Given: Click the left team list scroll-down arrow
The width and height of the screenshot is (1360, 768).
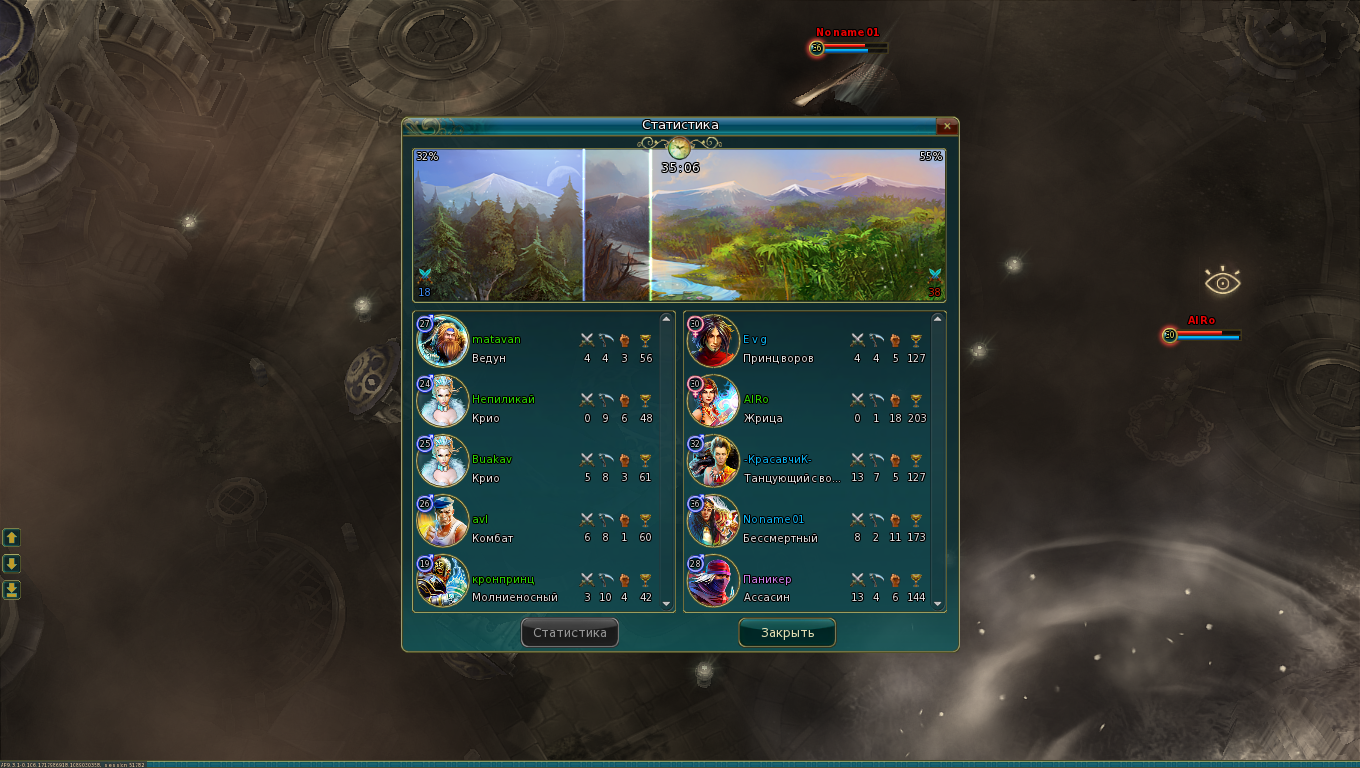Looking at the screenshot, I should tap(667, 604).
